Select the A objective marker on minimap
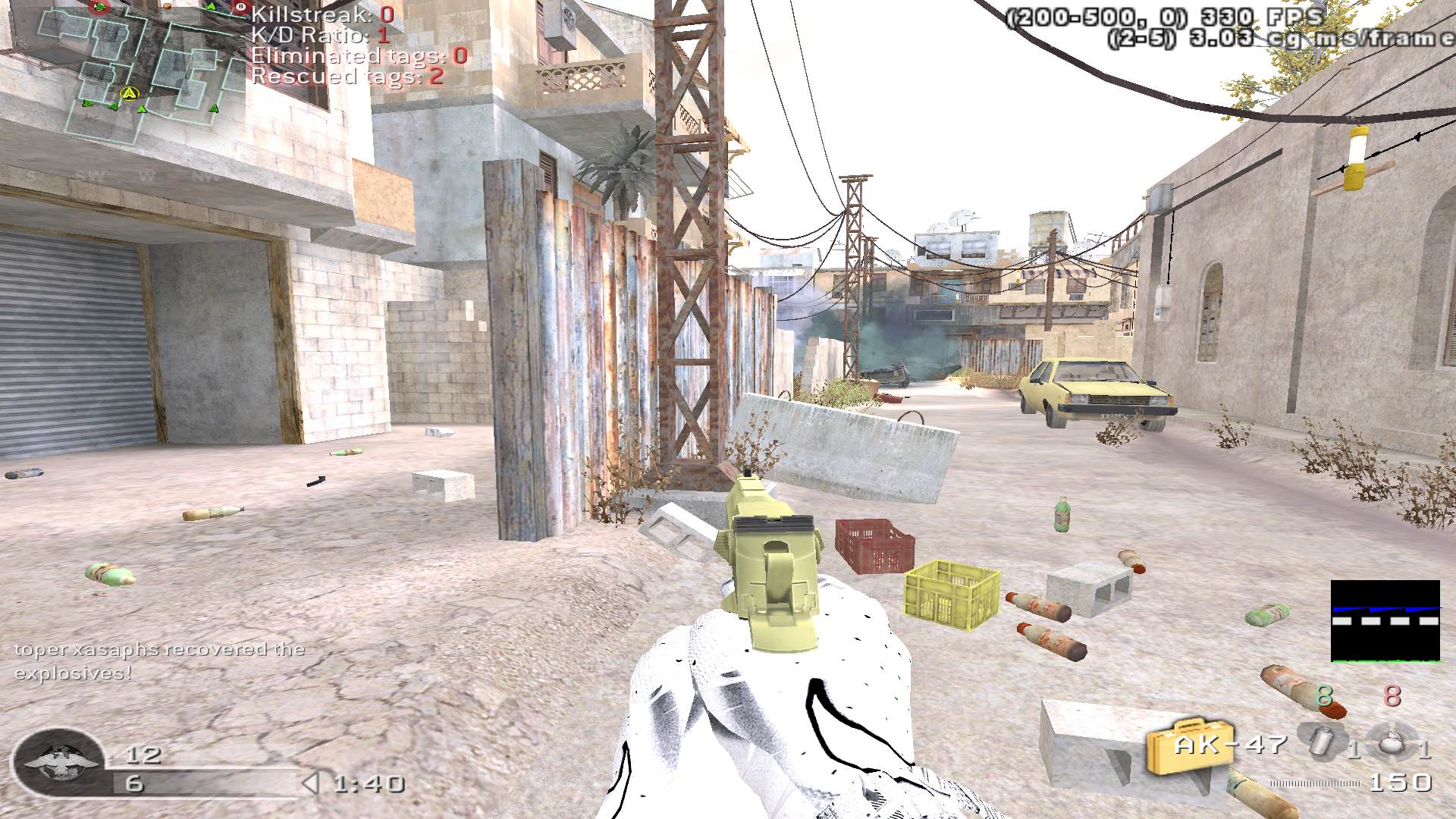Image resolution: width=1456 pixels, height=819 pixels. point(130,93)
